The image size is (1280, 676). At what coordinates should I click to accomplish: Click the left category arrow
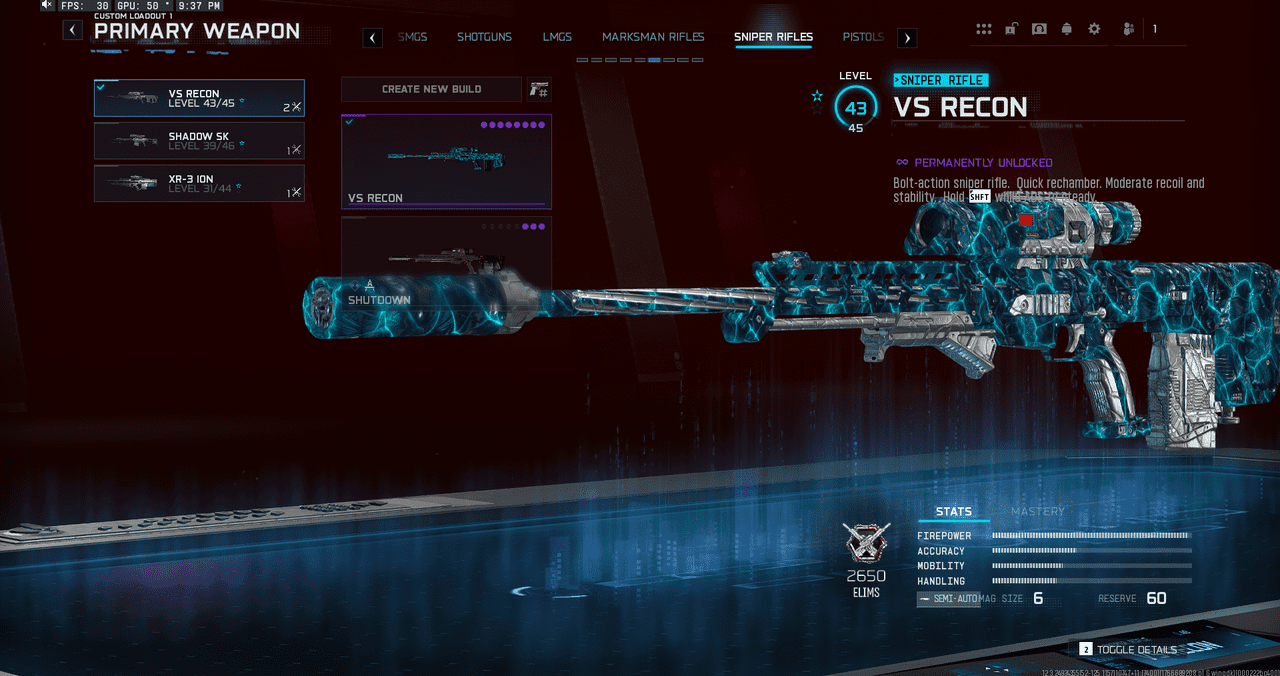(x=372, y=38)
